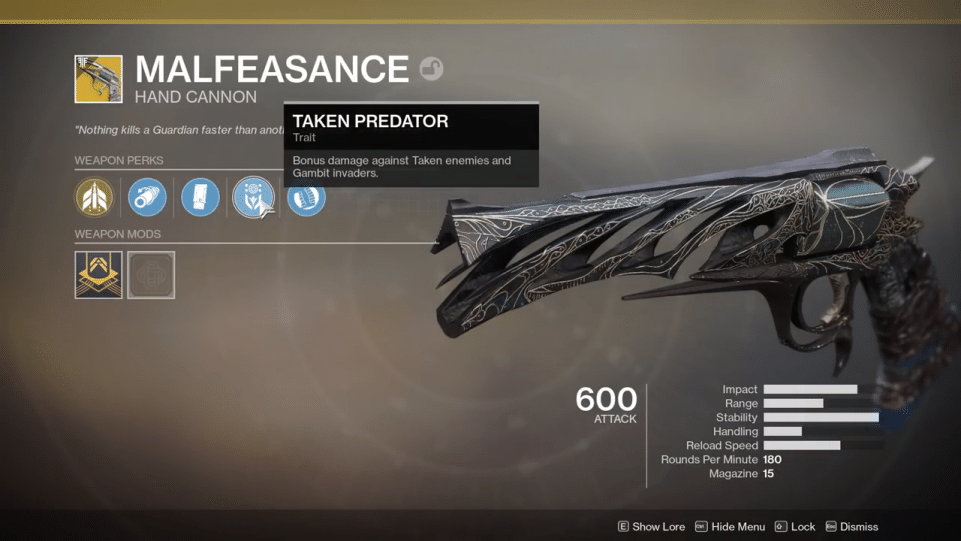This screenshot has height=541, width=961.
Task: Select the Taken Predator trait icon
Action: point(252,197)
